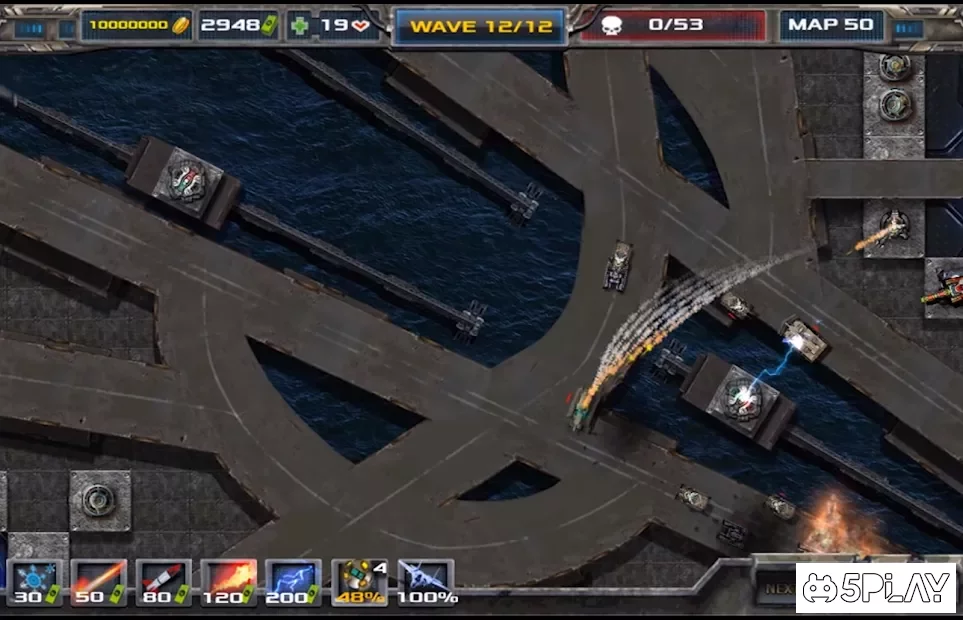Click the partly hidden Next wave button

775,589
